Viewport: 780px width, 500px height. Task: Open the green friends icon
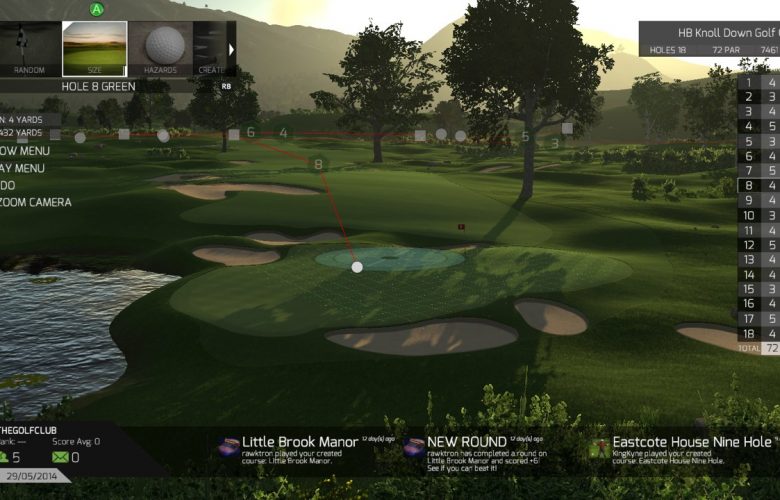click(x=8, y=458)
